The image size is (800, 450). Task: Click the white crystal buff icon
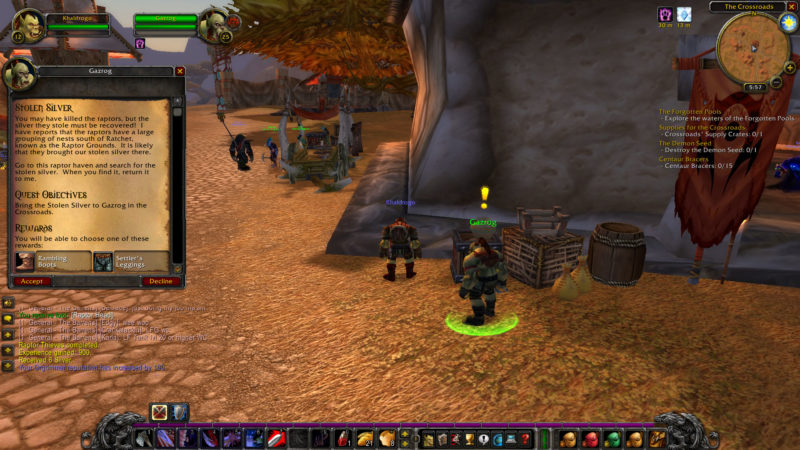point(684,14)
